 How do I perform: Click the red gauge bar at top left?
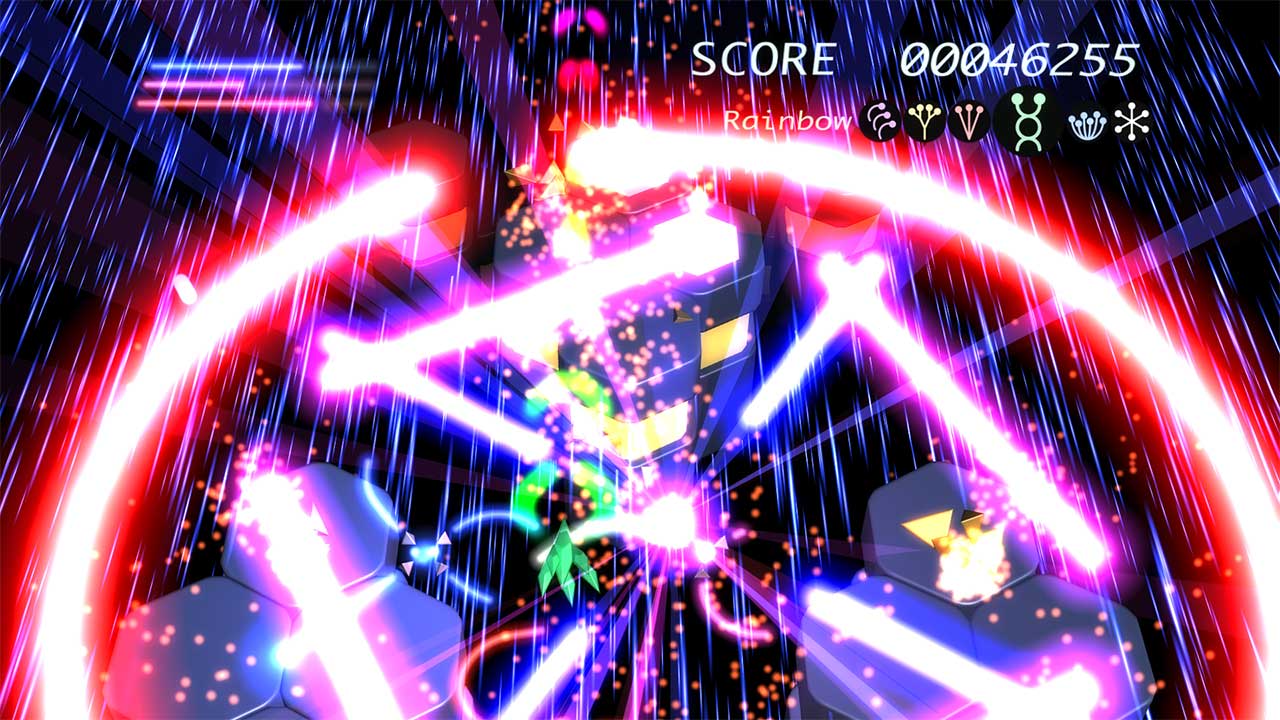[x=220, y=103]
